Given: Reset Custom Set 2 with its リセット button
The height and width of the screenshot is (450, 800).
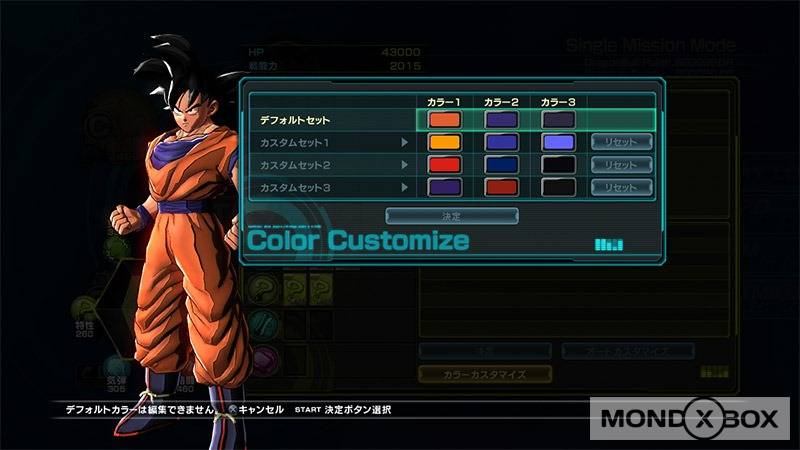Looking at the screenshot, I should pos(621,164).
